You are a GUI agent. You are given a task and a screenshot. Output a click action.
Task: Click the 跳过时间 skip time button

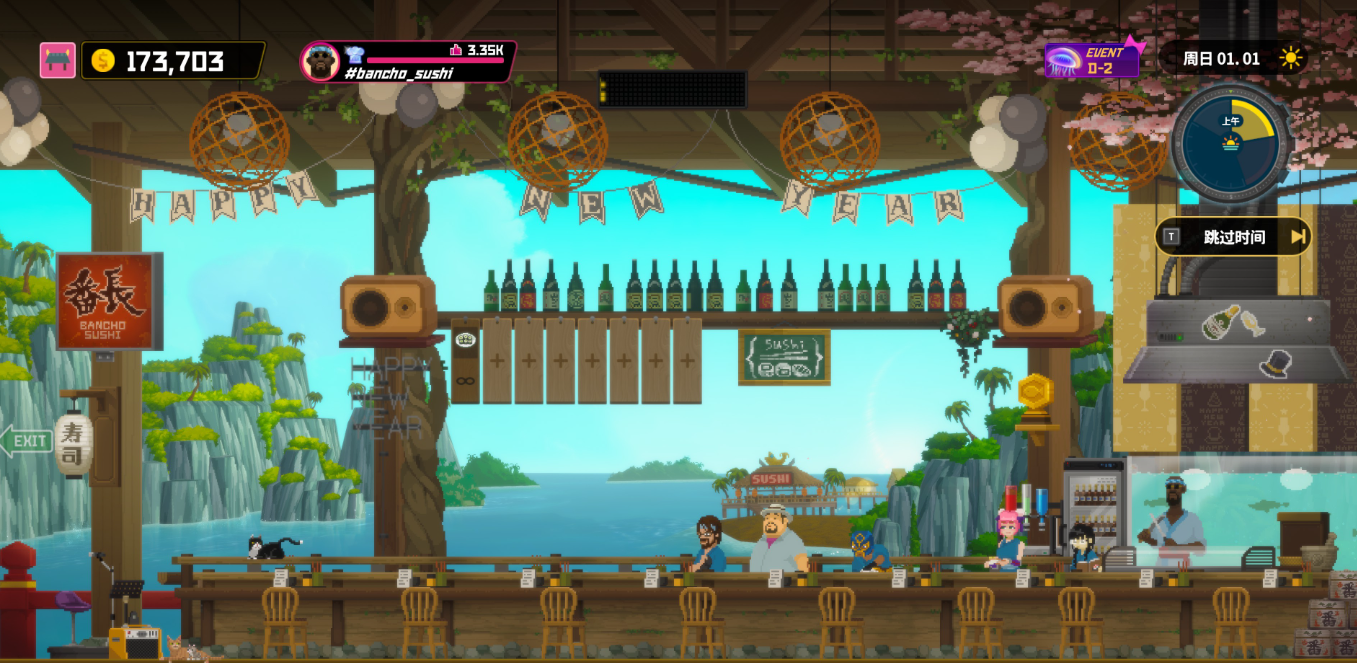[1234, 237]
